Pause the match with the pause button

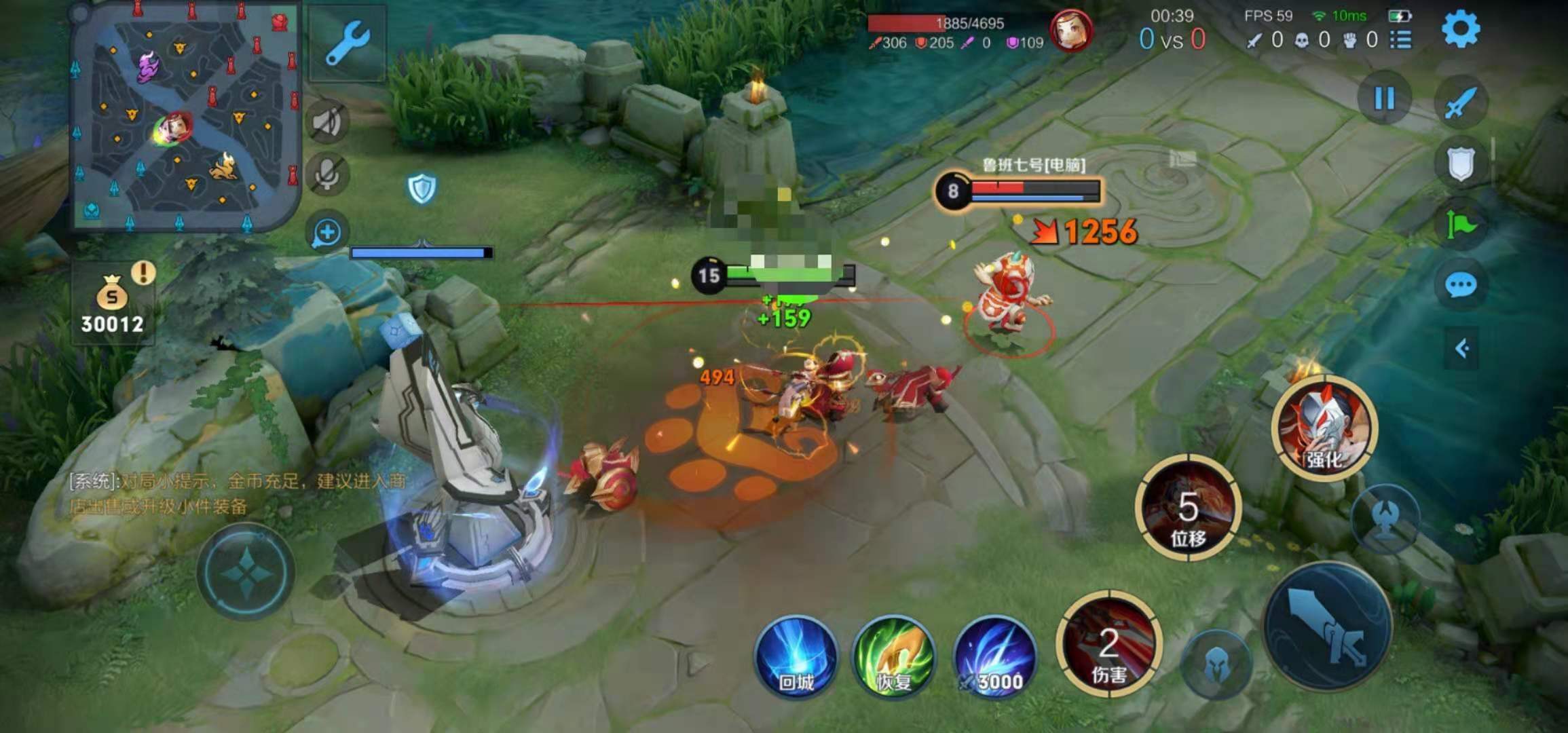click(x=1384, y=99)
